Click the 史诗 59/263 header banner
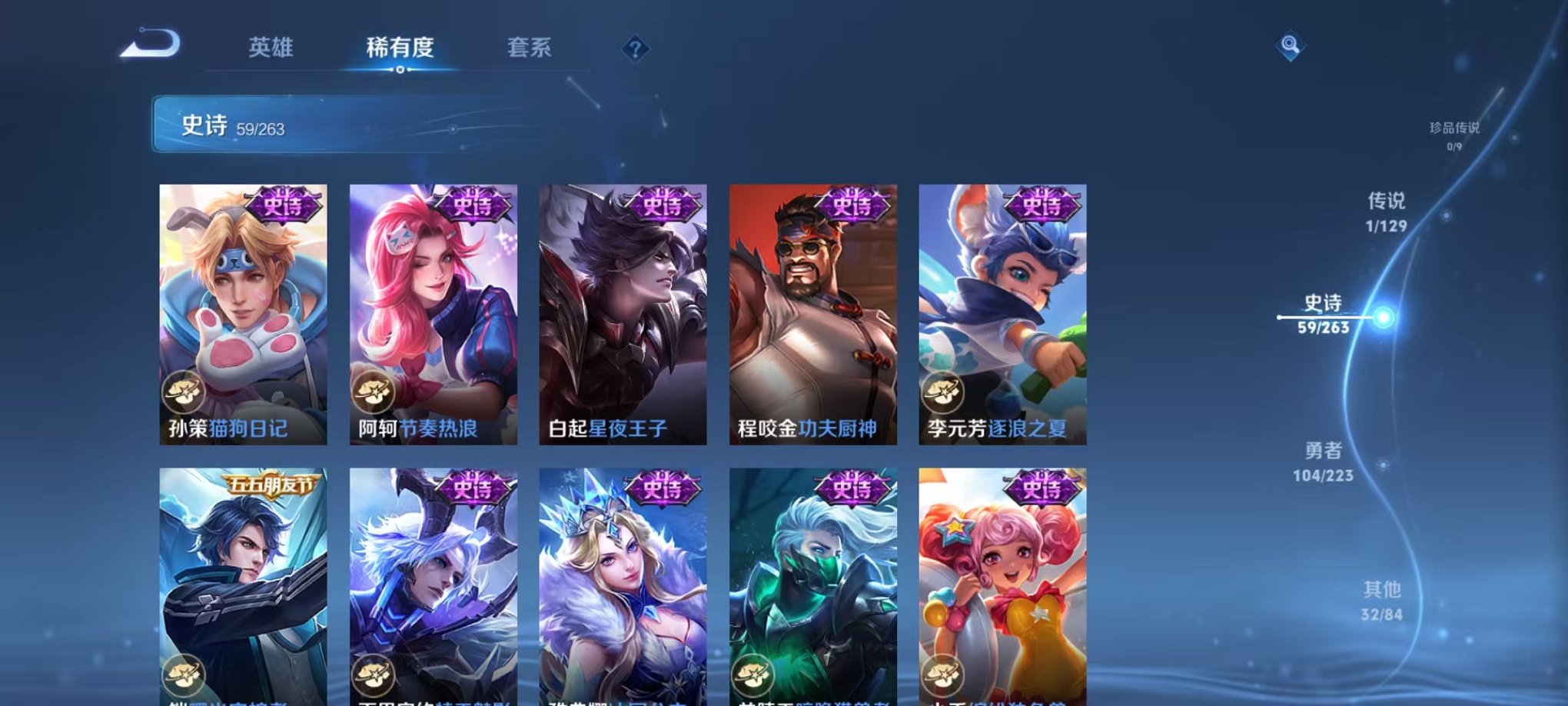The width and height of the screenshot is (1568, 706). tap(307, 127)
